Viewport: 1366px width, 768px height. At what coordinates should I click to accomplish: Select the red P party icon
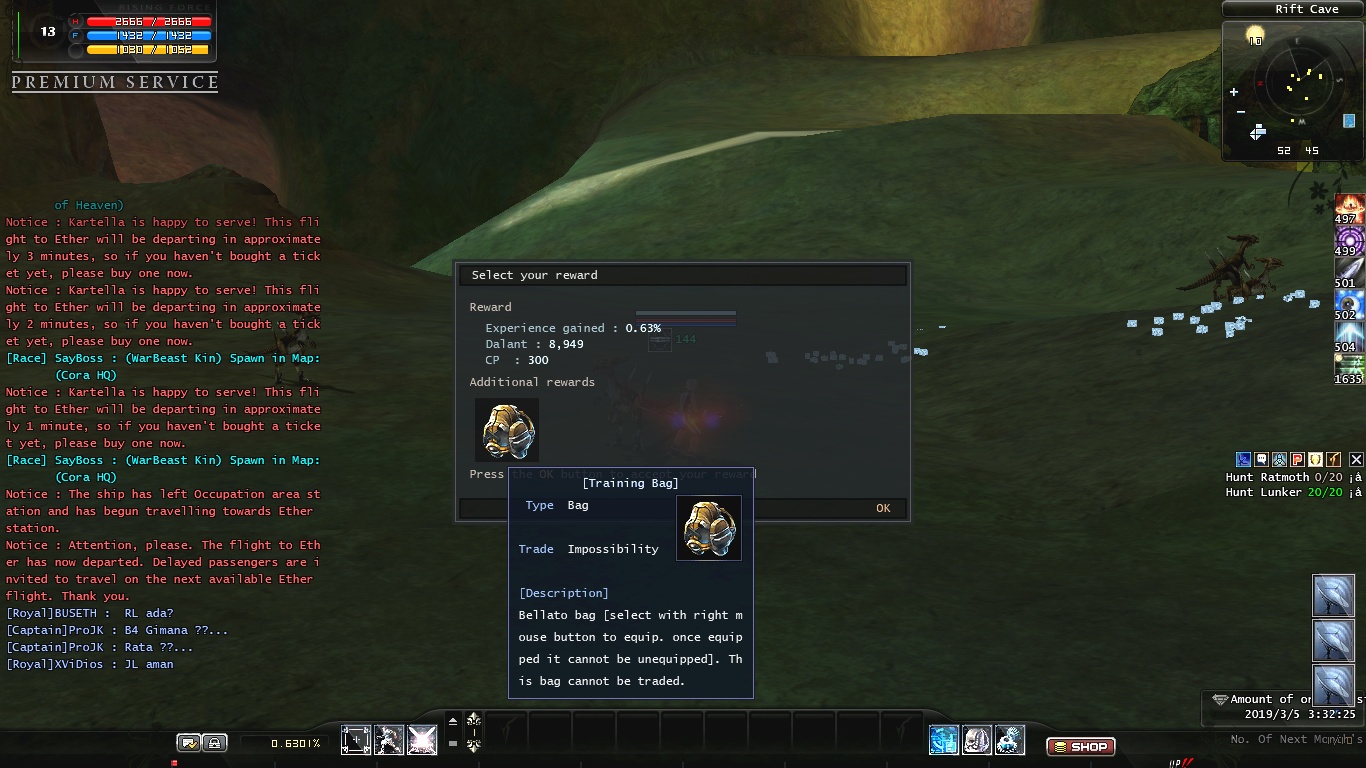pos(1297,459)
